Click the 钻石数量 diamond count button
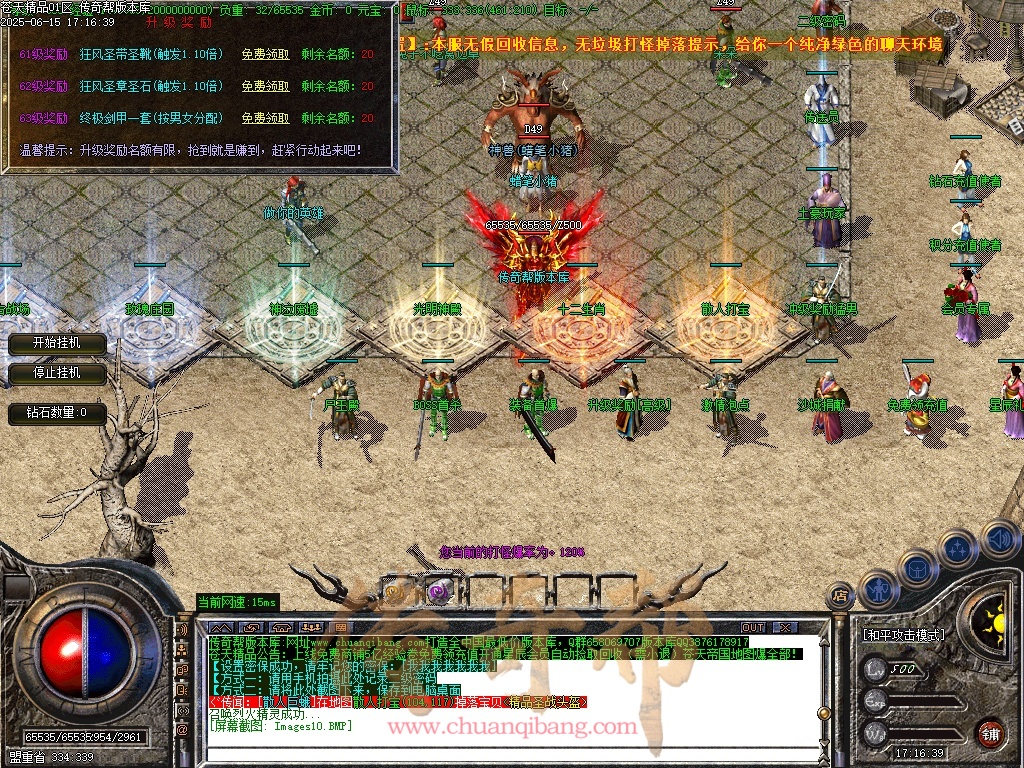The image size is (1024, 768). [x=57, y=412]
